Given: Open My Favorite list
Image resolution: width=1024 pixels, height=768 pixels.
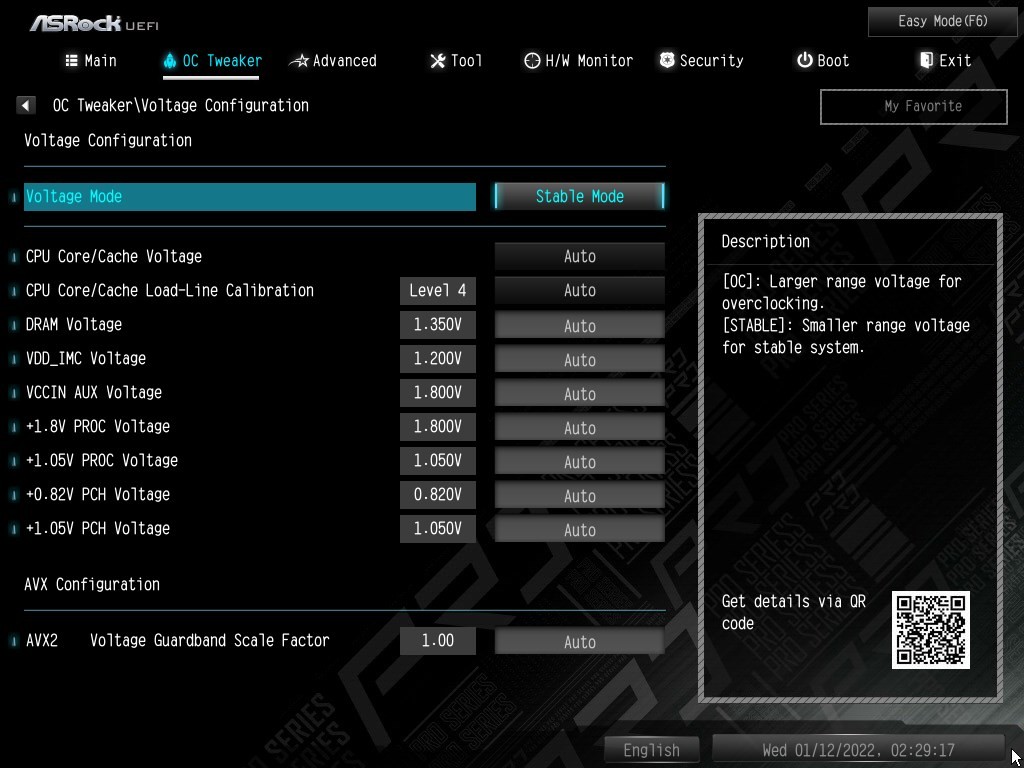Looking at the screenshot, I should (x=913, y=106).
